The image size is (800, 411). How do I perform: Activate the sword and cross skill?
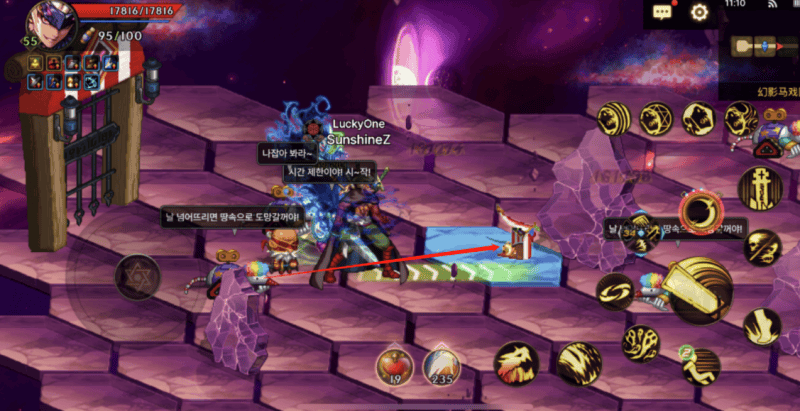(759, 189)
